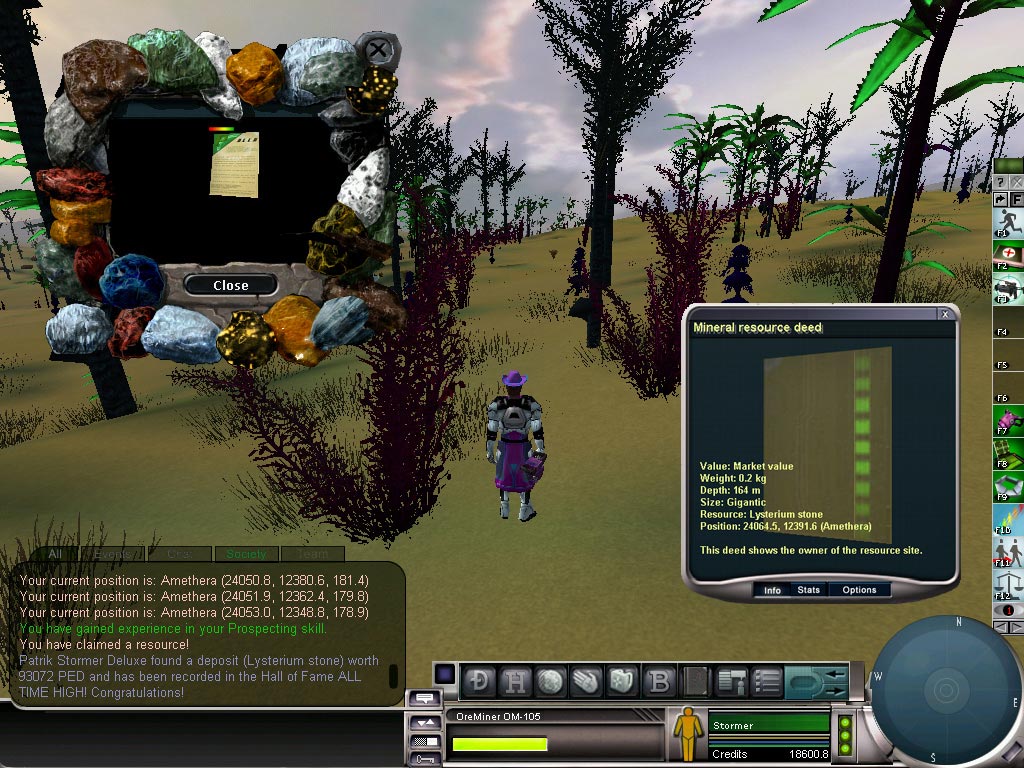Switch chat to the Team tab
This screenshot has width=1024, height=768.
tap(311, 554)
